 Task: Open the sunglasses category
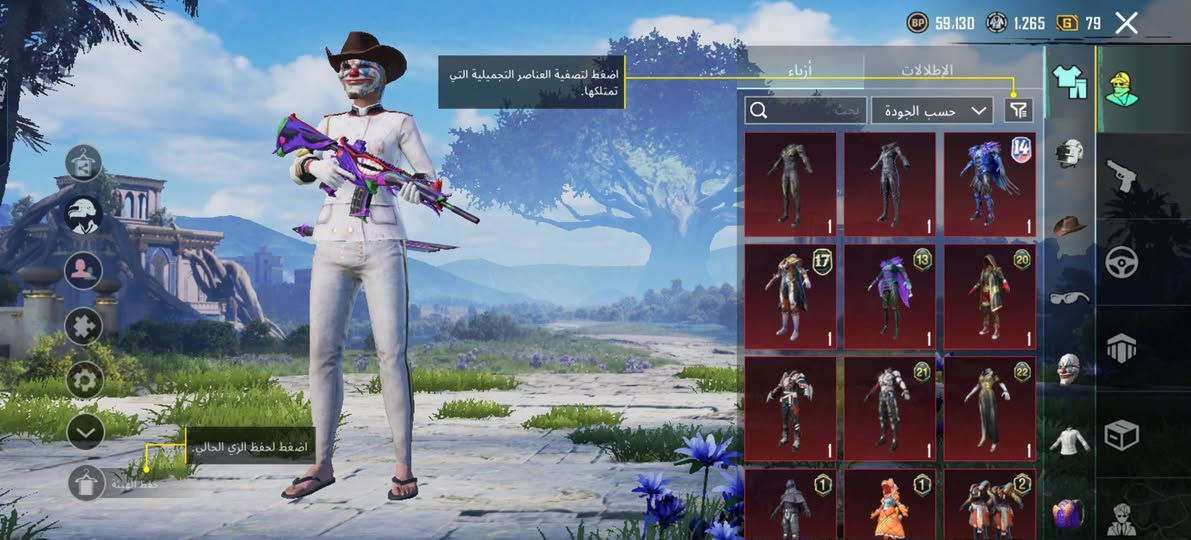coord(1069,297)
